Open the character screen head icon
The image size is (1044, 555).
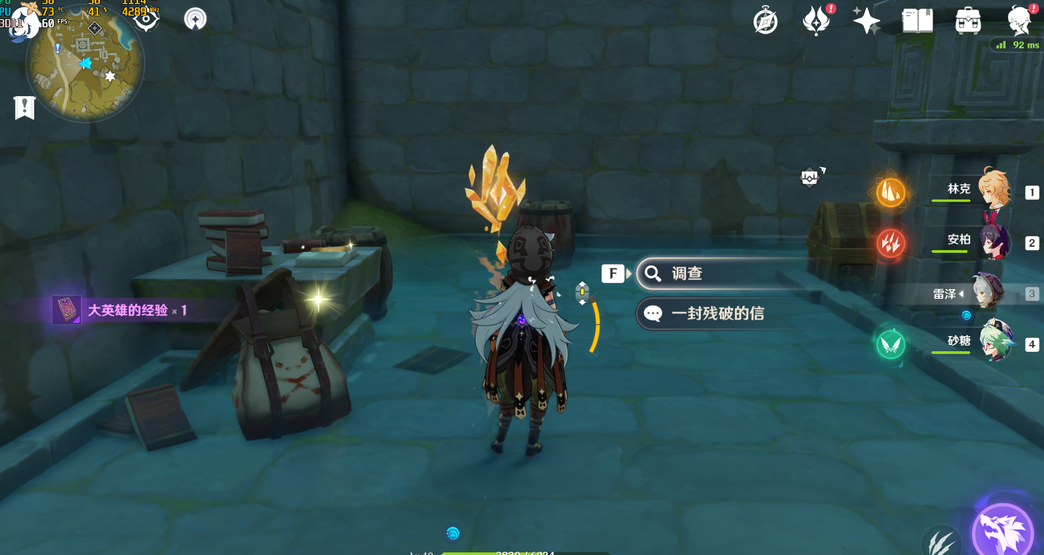coord(1019,21)
